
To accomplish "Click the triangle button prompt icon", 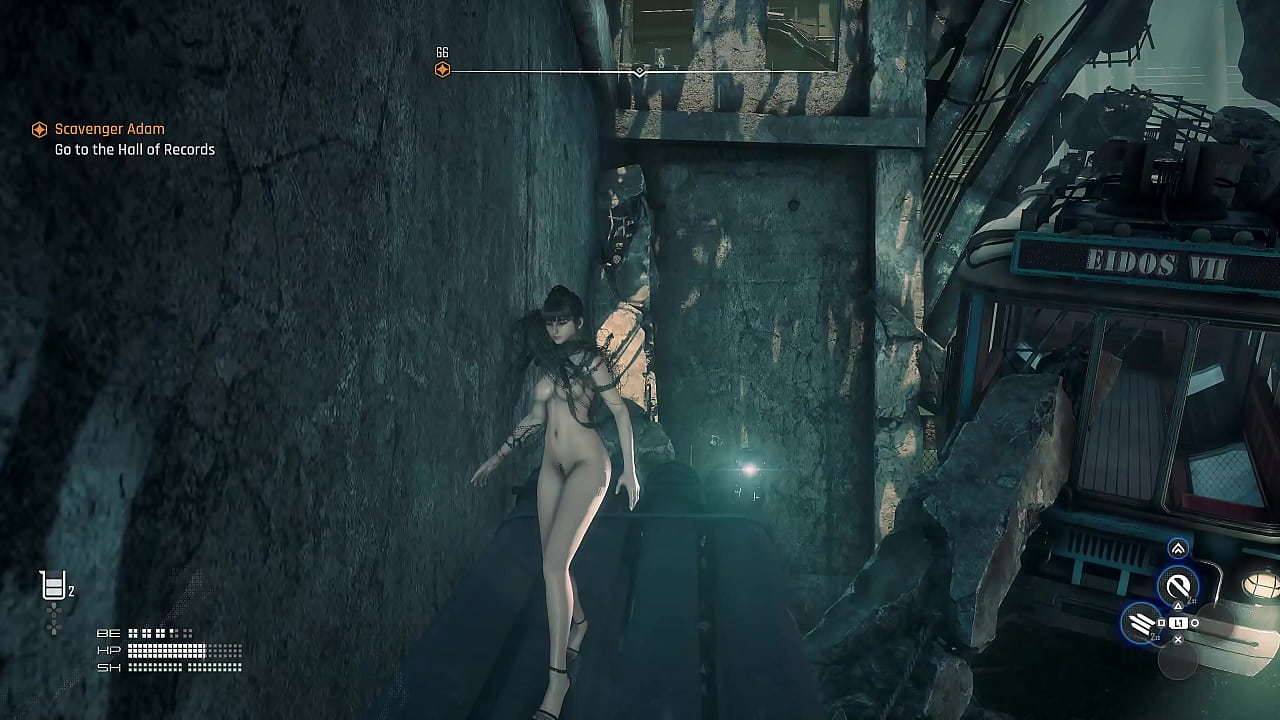I will [x=1178, y=605].
